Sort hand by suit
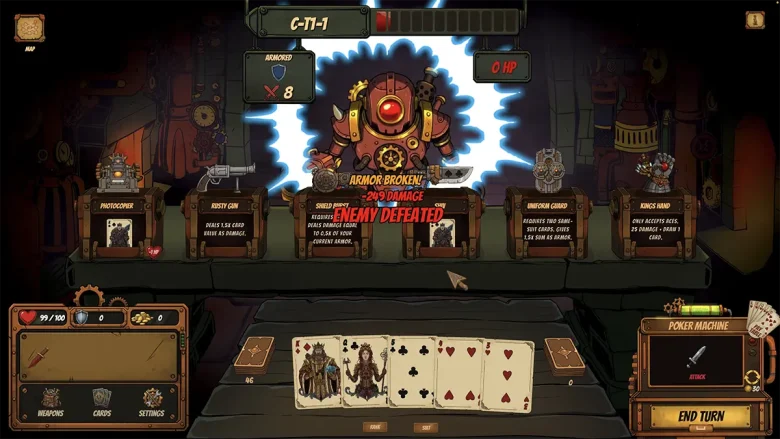This screenshot has height=439, width=780. [427, 427]
